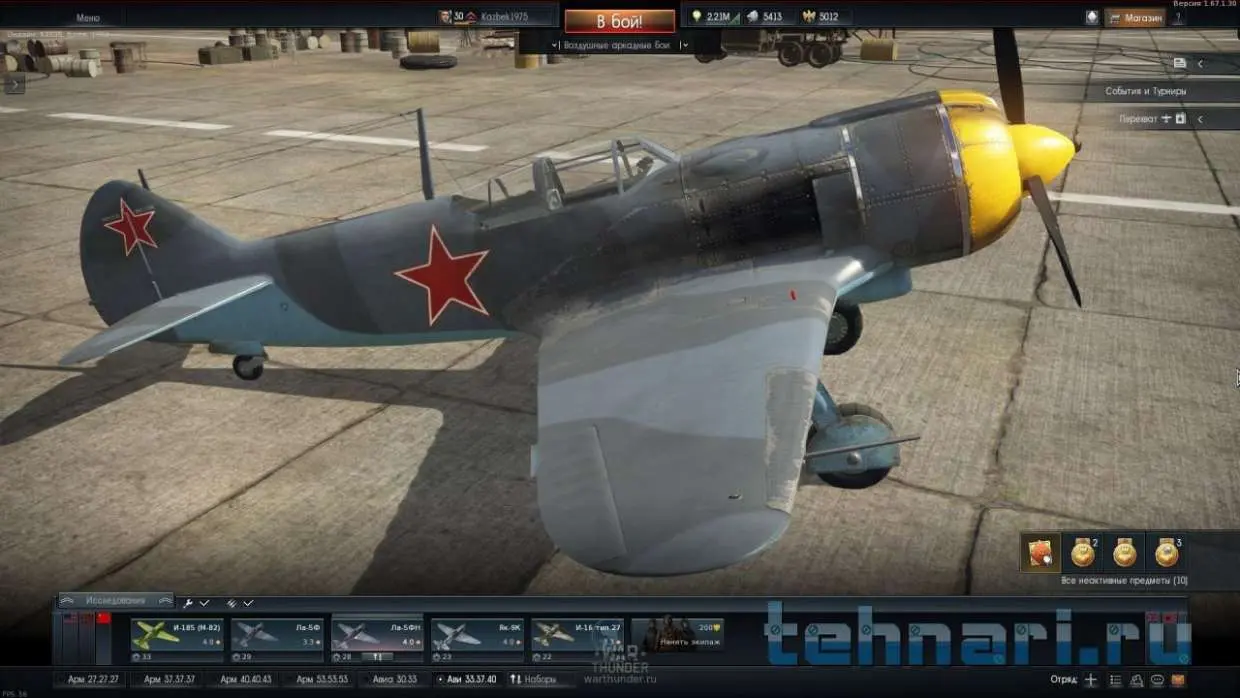The height and width of the screenshot is (698, 1240).
Task: Switch to preset "Авиа 30.33"
Action: 395,680
